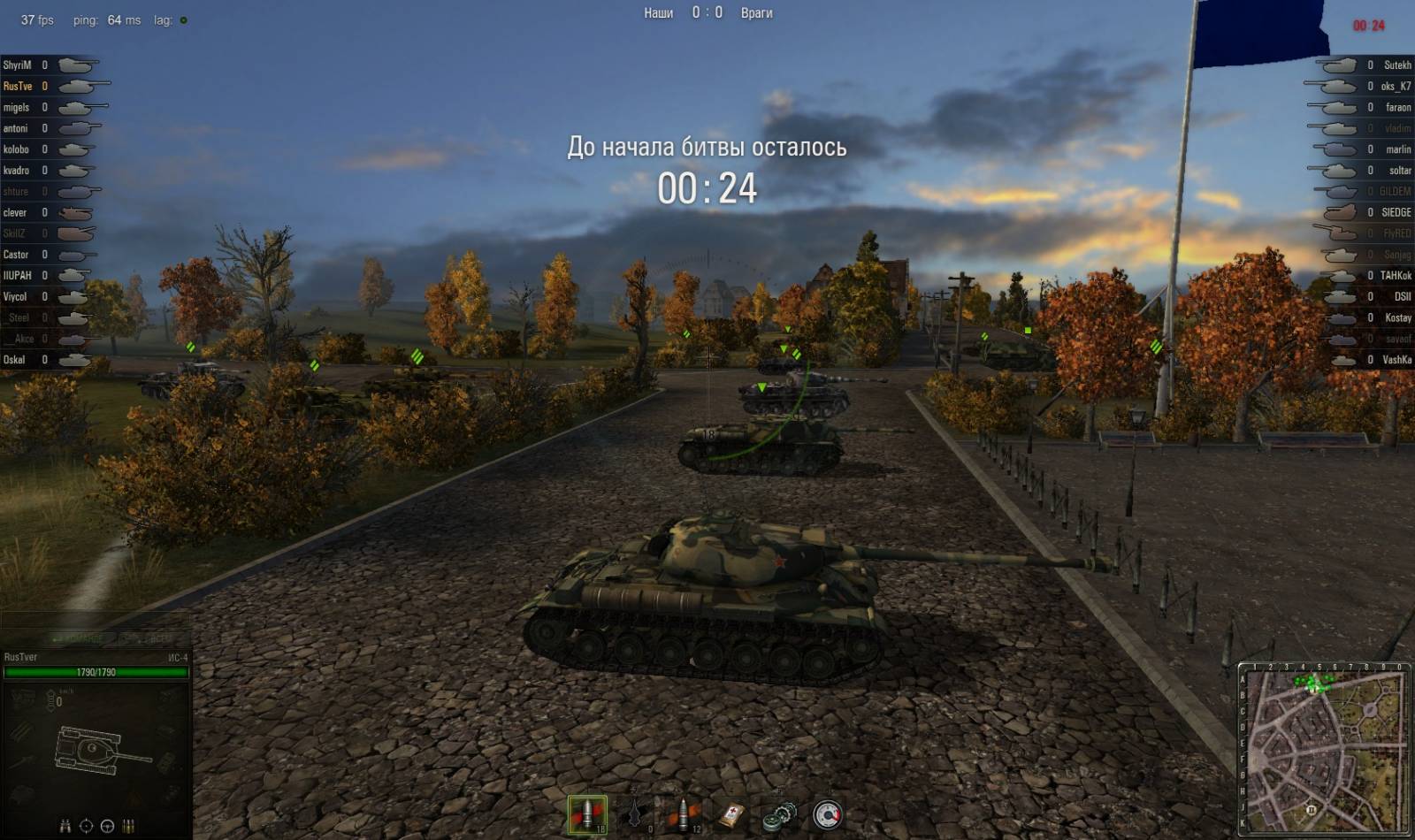Choose enemy VashKa from the enemy roster
Image resolution: width=1415 pixels, height=840 pixels.
pos(1396,360)
